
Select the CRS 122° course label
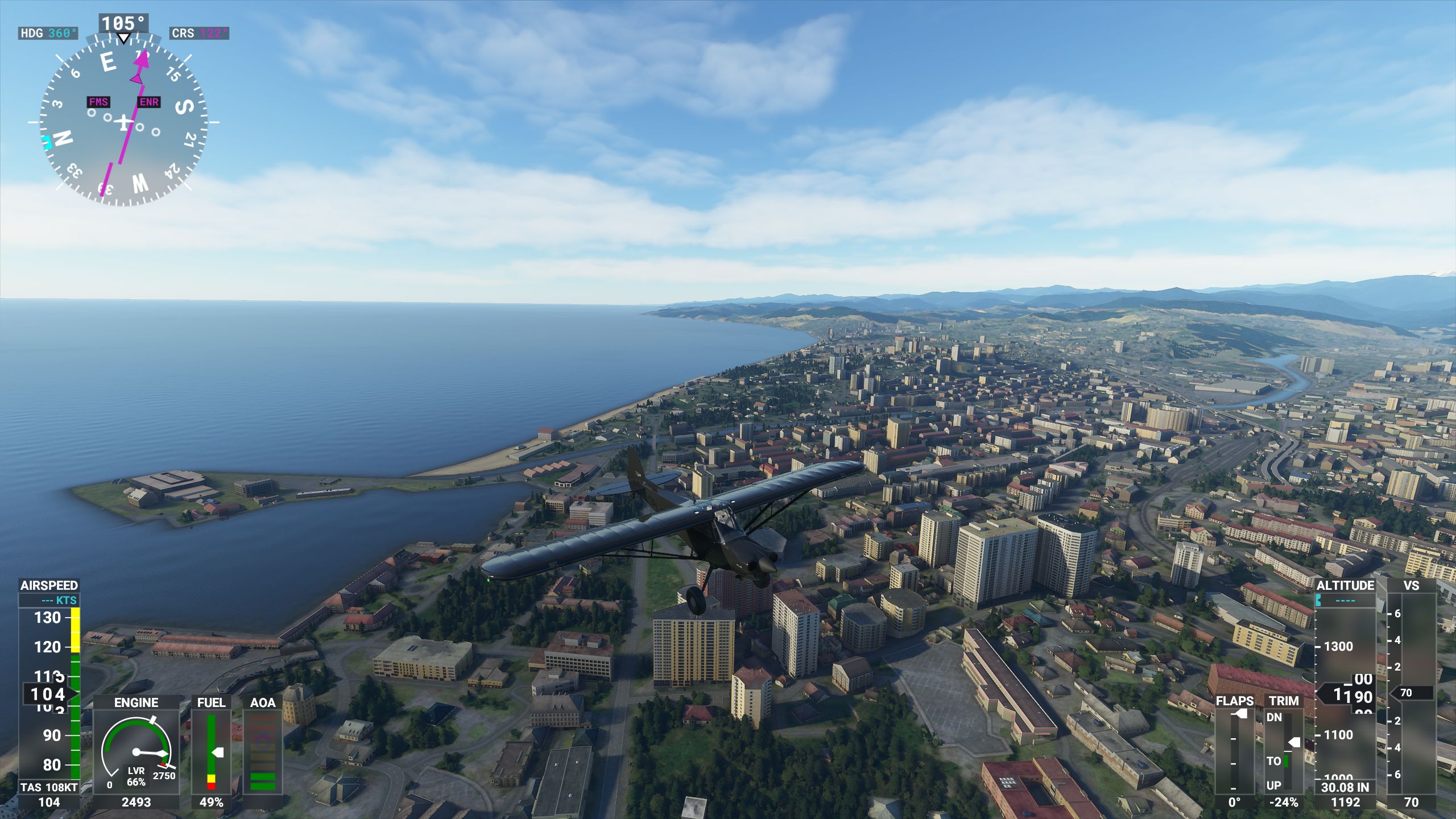click(x=199, y=34)
